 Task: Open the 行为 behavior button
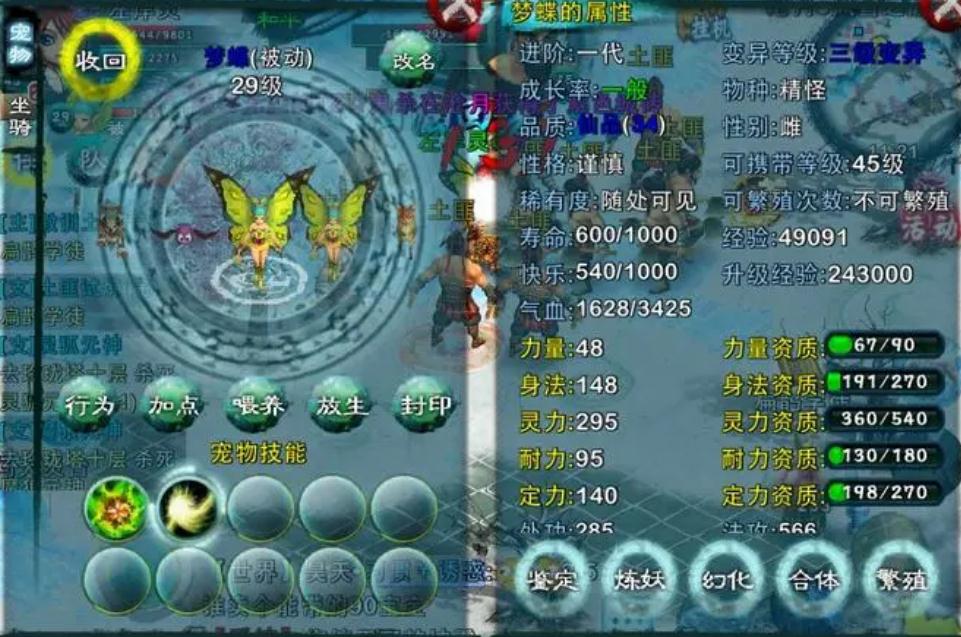89,406
